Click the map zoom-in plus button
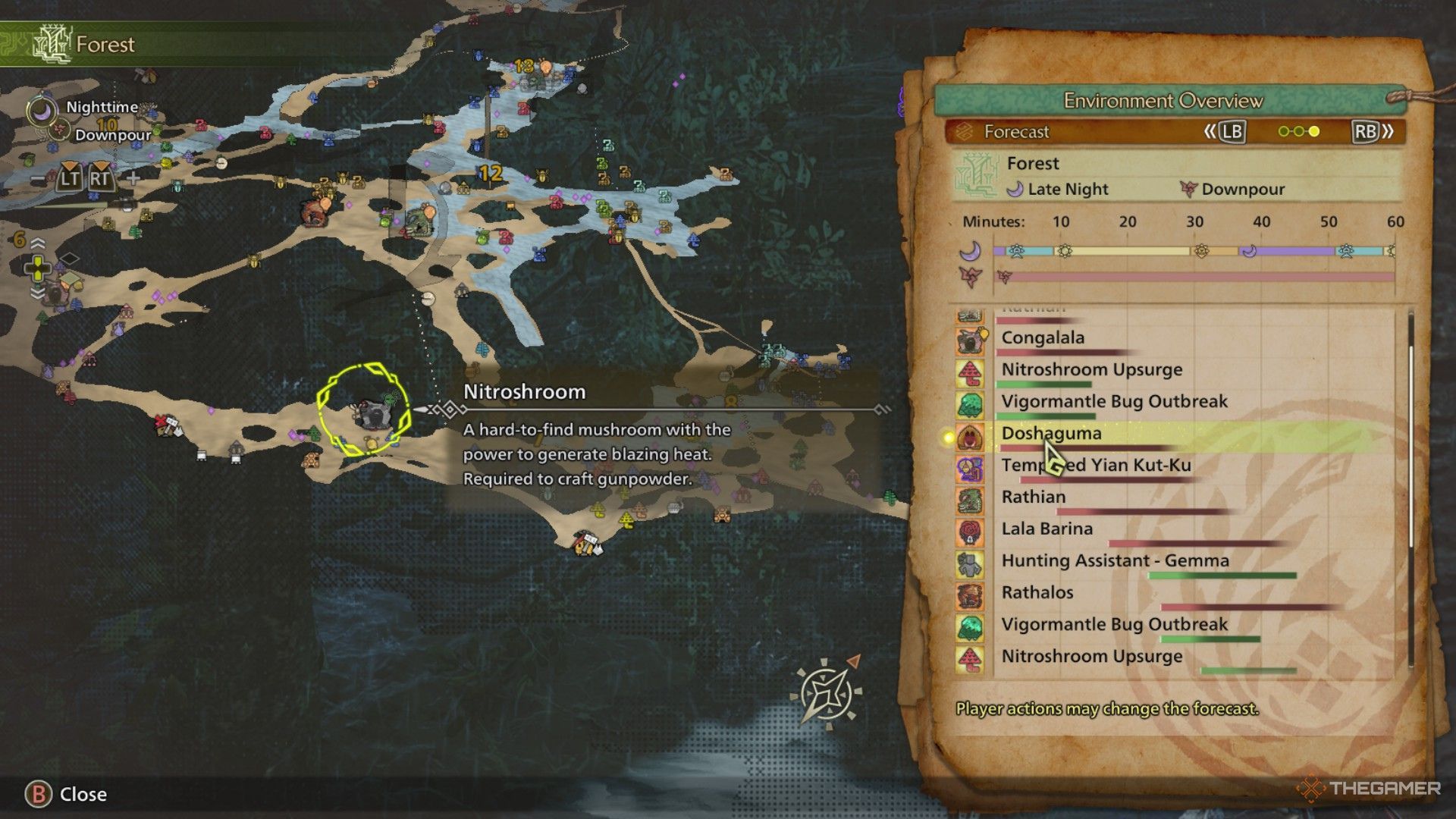The image size is (1456, 819). (133, 179)
